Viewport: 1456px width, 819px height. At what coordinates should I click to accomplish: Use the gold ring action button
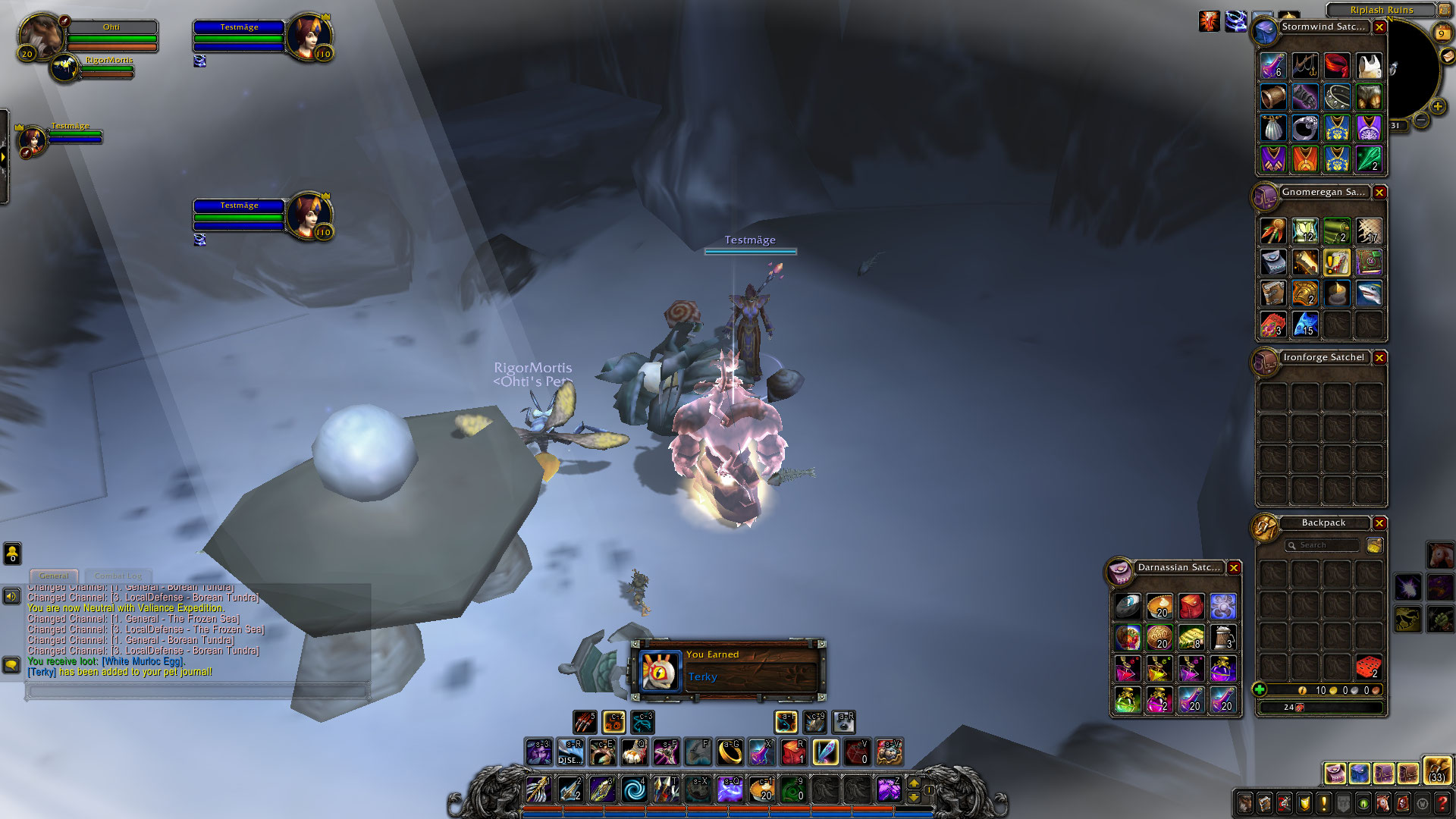730,752
